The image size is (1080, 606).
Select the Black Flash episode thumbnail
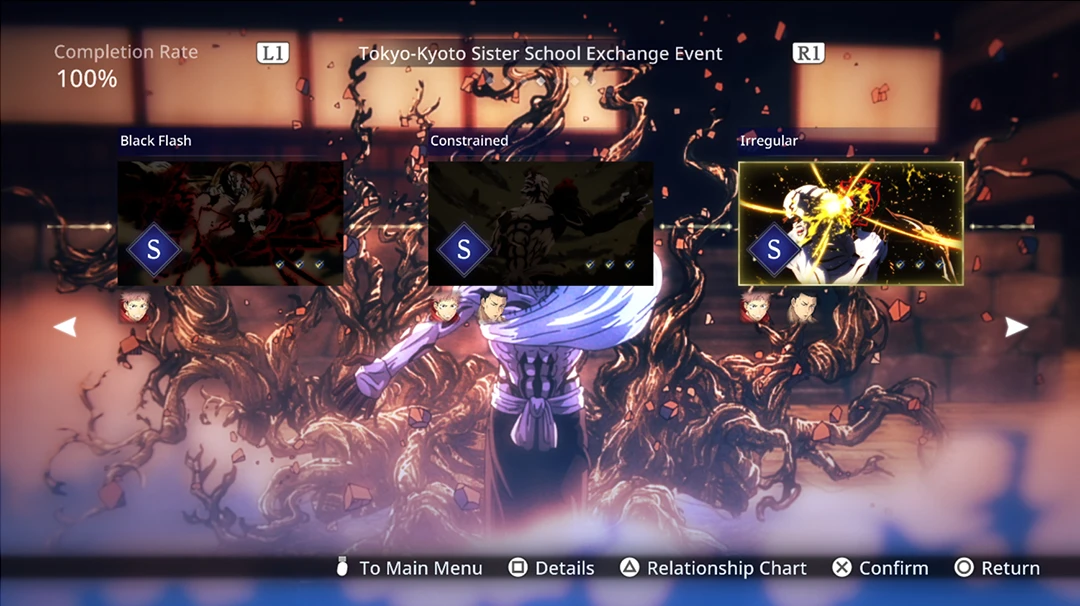point(230,223)
